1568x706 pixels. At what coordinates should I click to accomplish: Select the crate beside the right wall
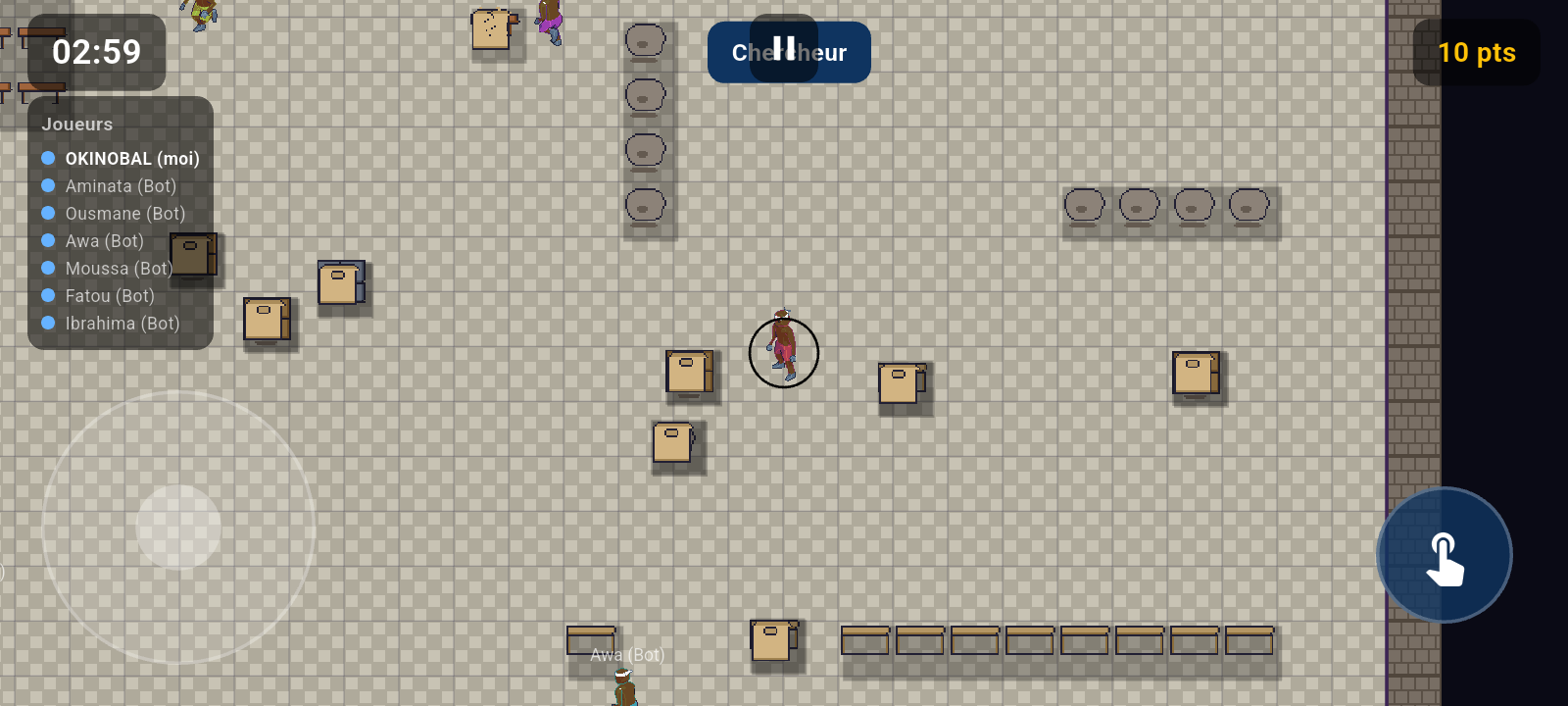coord(1195,374)
